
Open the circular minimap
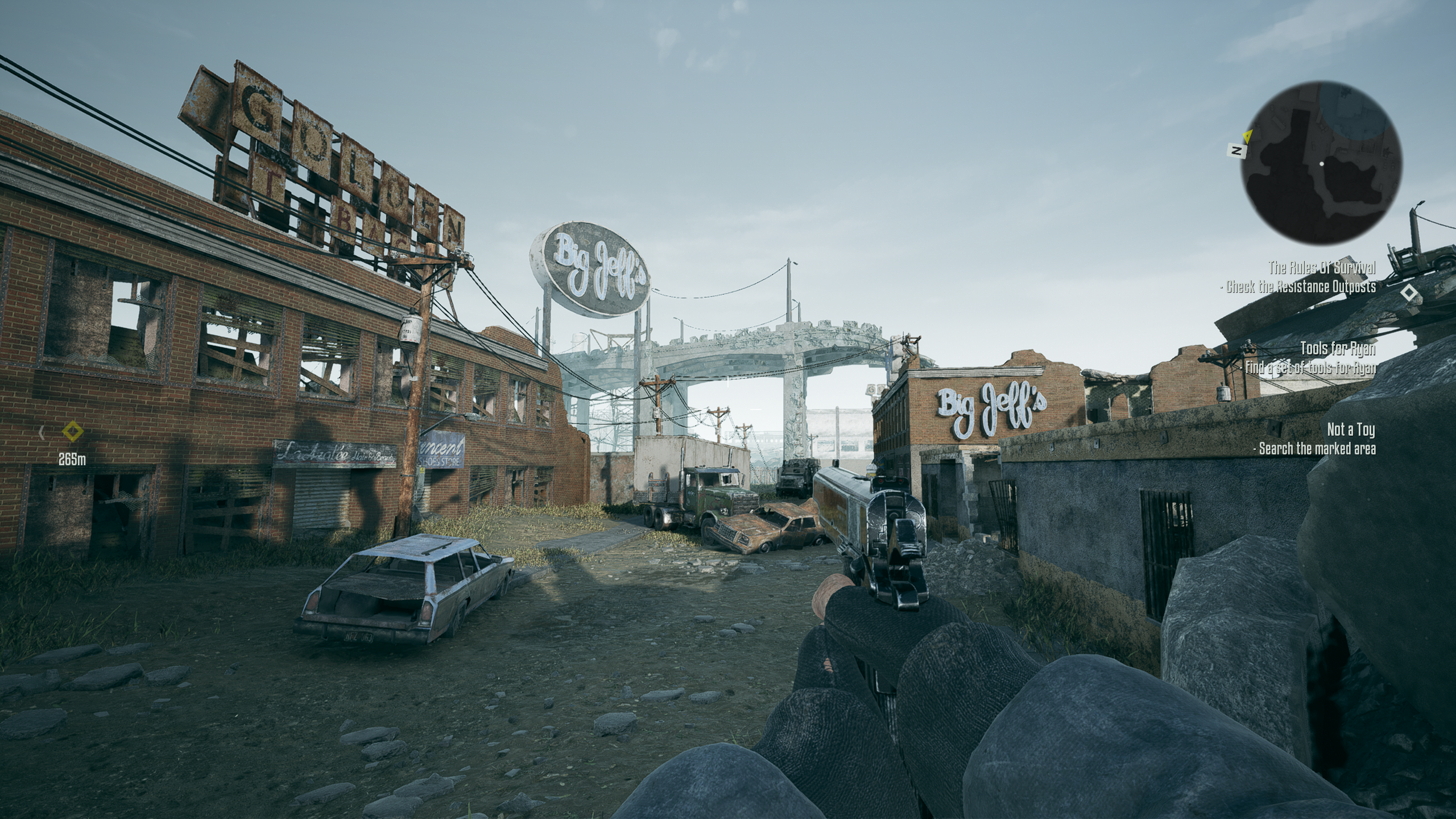click(1321, 162)
